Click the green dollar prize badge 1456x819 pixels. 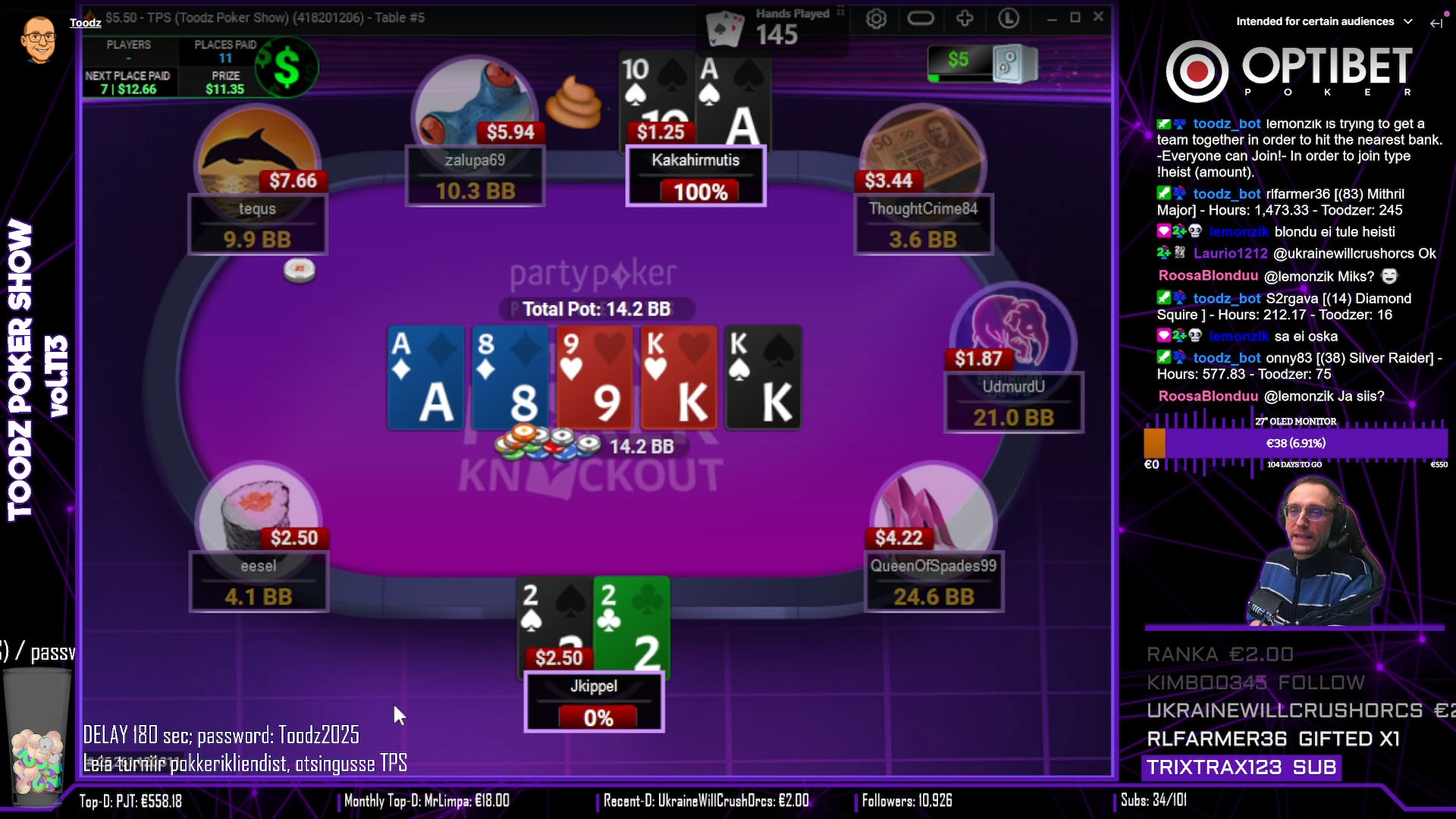287,68
